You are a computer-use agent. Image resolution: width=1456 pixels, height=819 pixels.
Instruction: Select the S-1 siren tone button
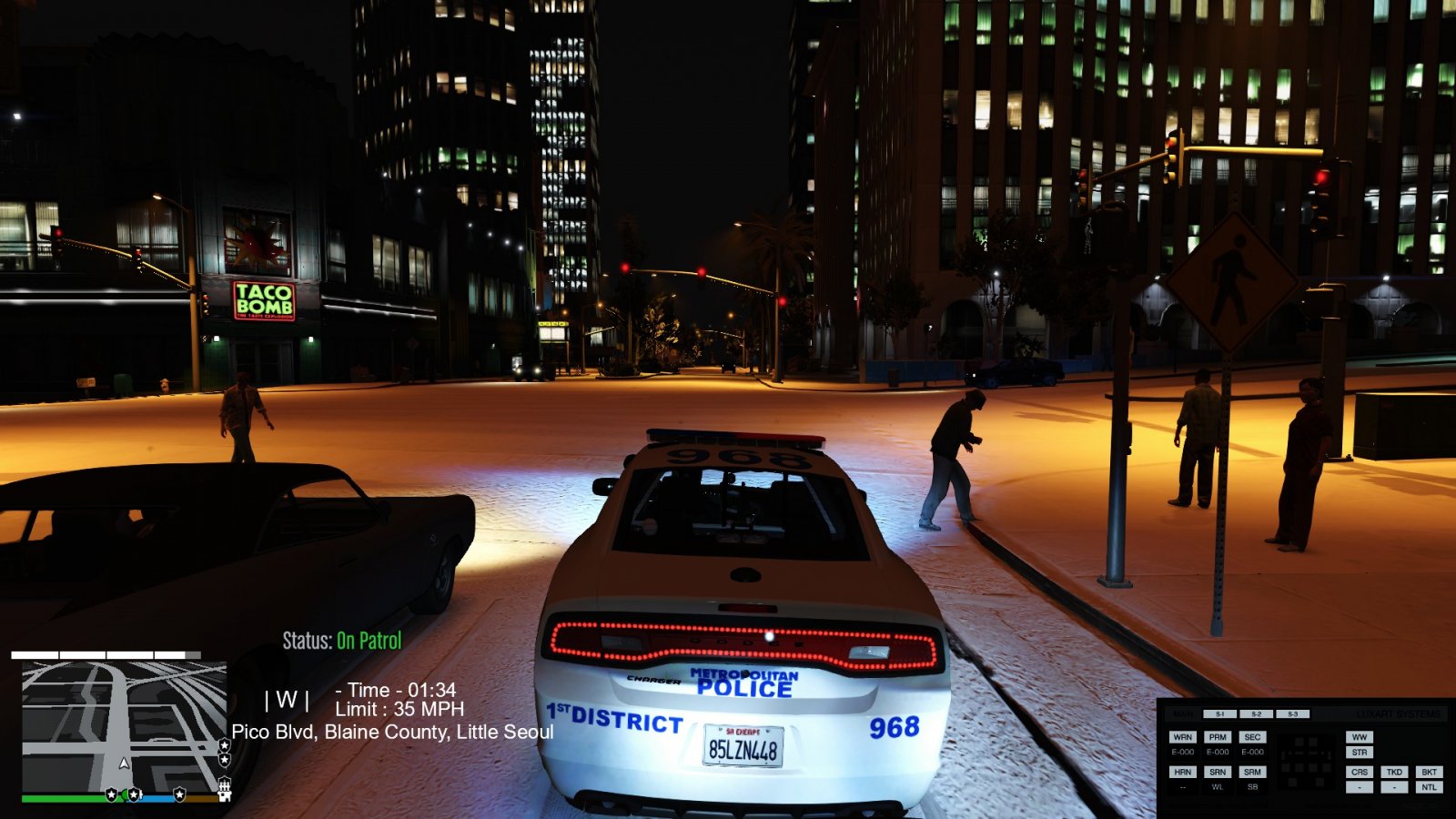coord(1220,714)
